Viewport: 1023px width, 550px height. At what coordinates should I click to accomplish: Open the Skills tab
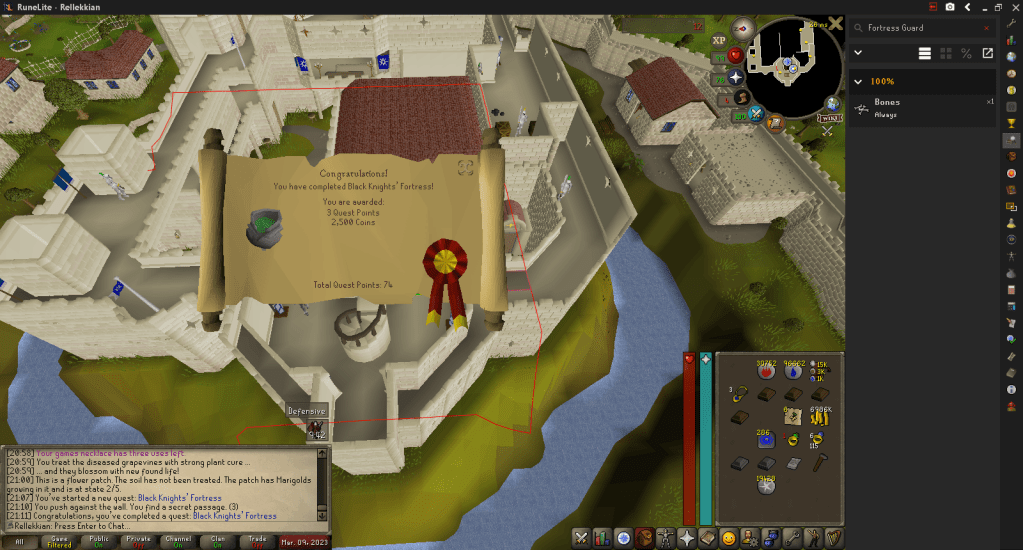[x=602, y=538]
